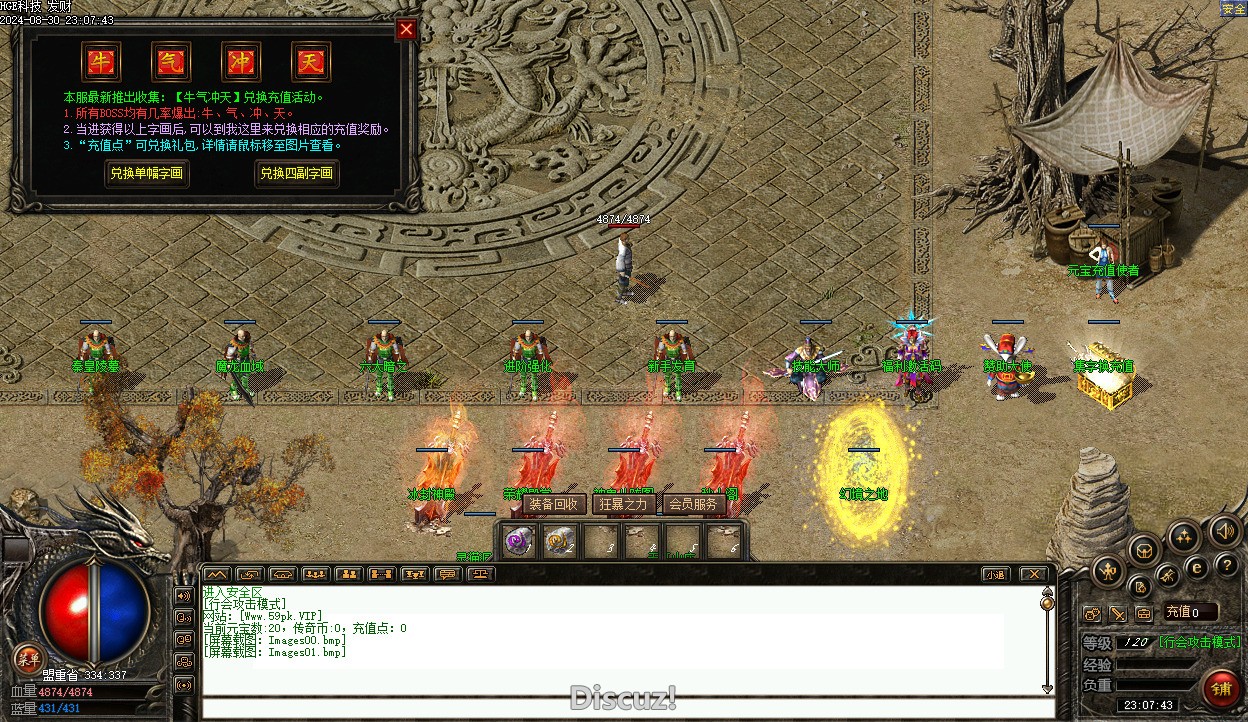Viewport: 1248px width, 722px height.
Task: Select the 天 character tile
Action: (x=310, y=62)
